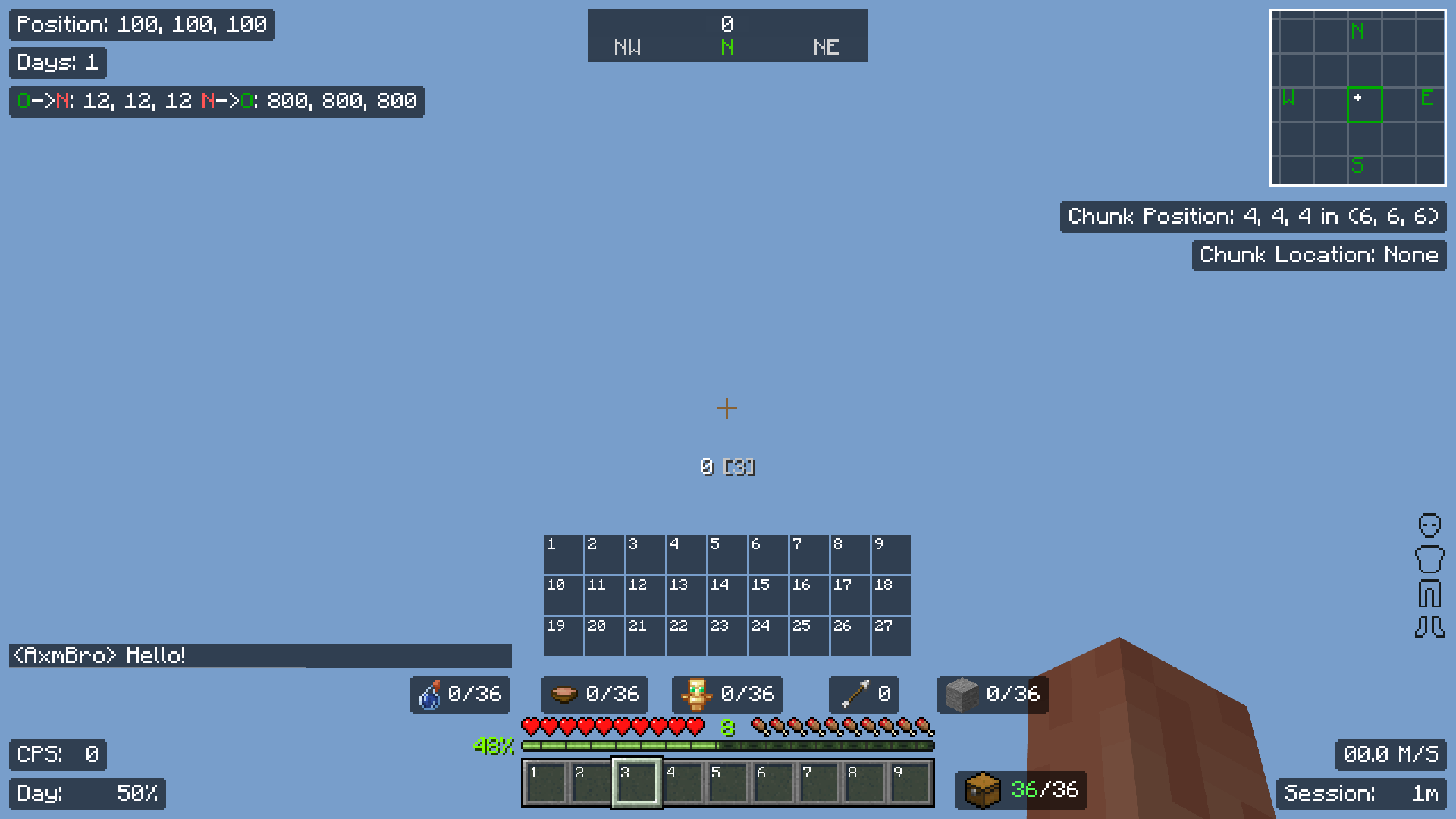
Task: Click the shulker box 36/36 icon
Action: point(983,790)
